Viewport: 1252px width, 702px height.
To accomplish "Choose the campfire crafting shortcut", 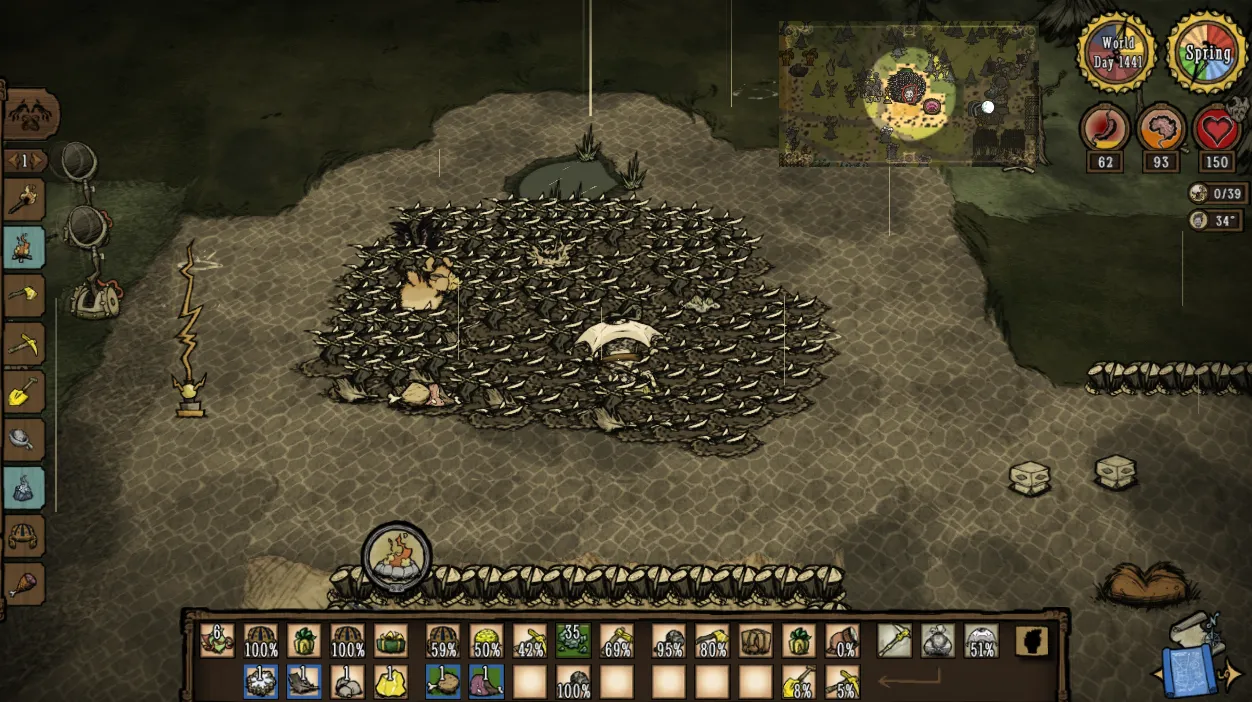I will click(24, 247).
